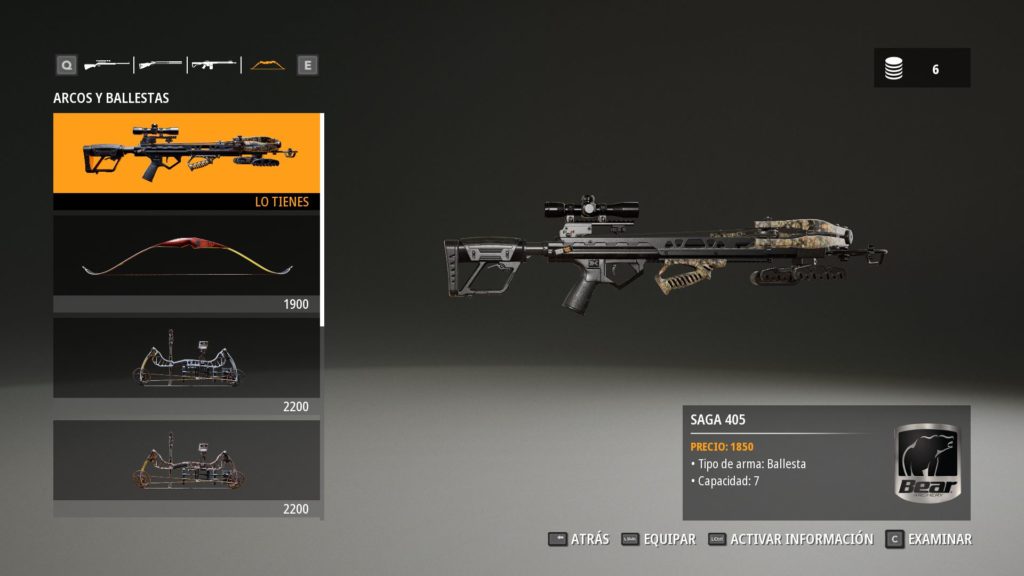The width and height of the screenshot is (1024, 576).
Task: Show the assault rifle category tab
Action: (213, 65)
